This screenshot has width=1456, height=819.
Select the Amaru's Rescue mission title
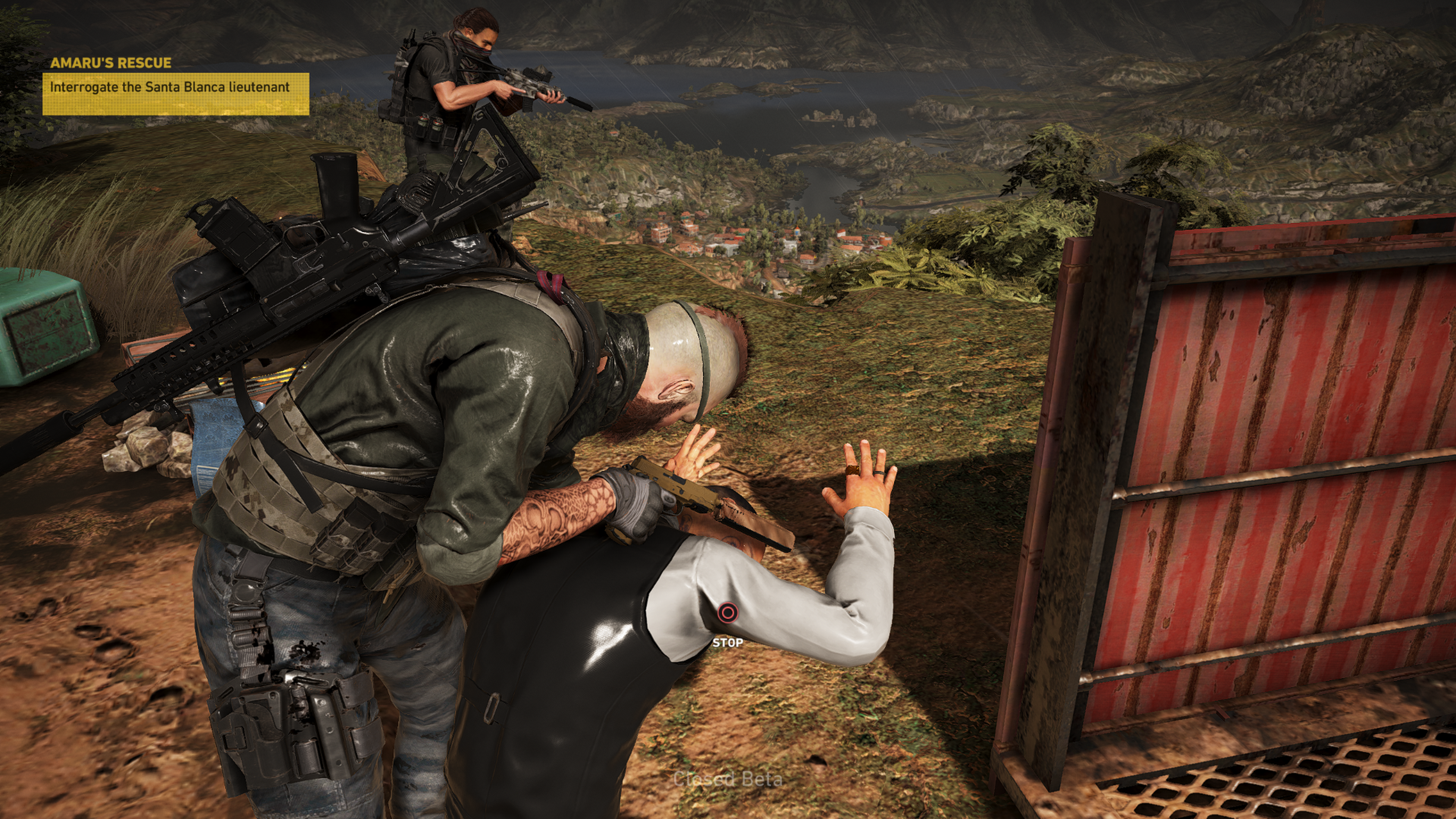click(x=111, y=63)
